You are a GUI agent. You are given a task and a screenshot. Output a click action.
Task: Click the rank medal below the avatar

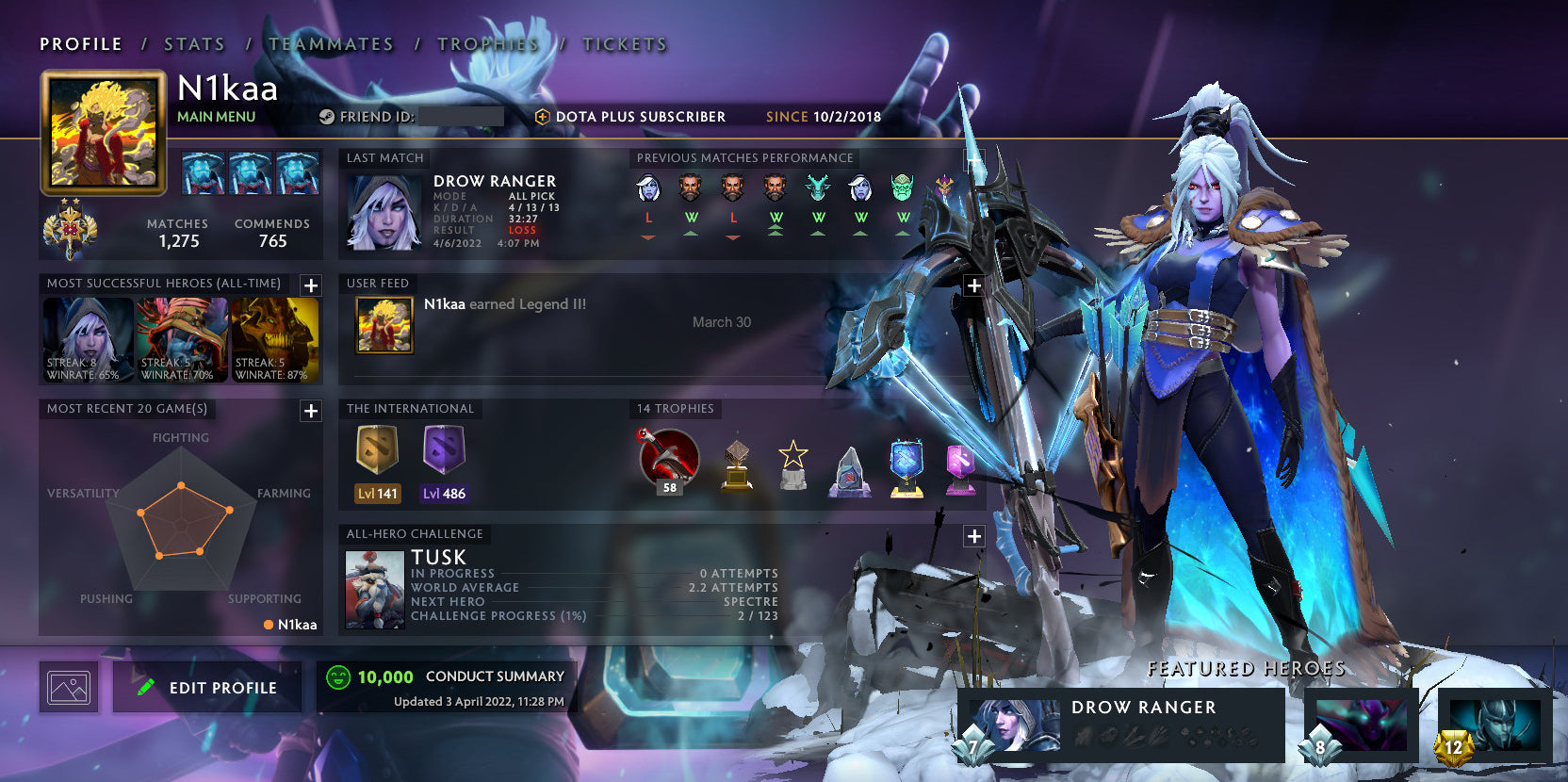68,229
